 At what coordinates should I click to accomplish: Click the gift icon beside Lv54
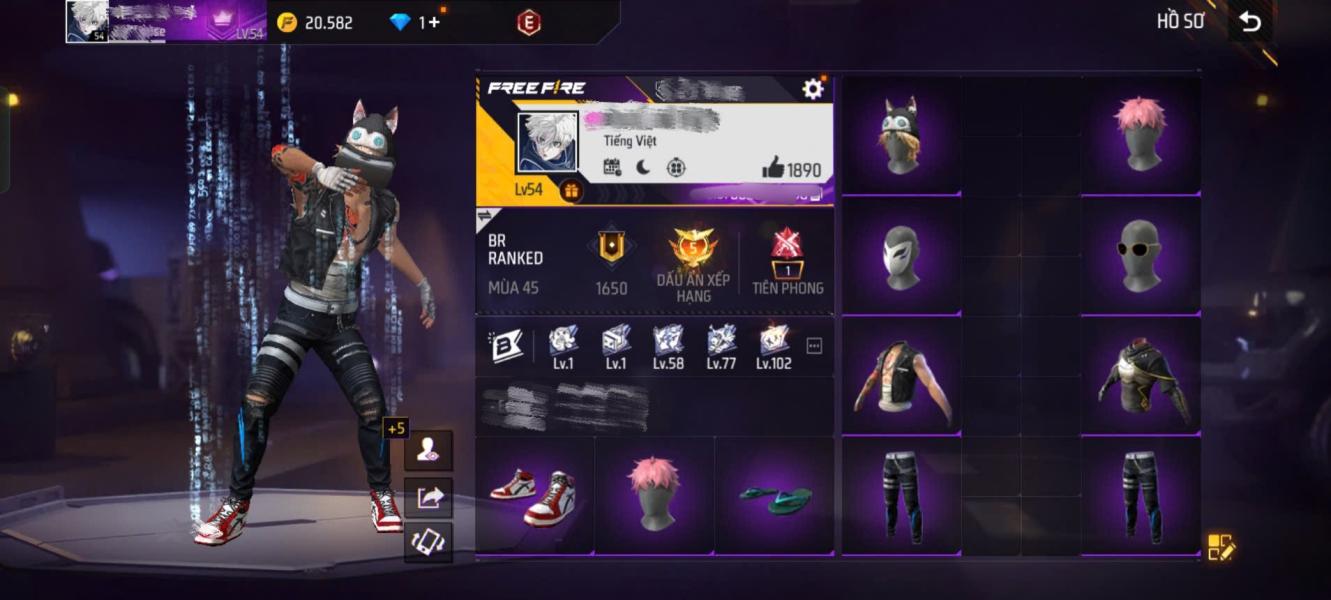(571, 190)
